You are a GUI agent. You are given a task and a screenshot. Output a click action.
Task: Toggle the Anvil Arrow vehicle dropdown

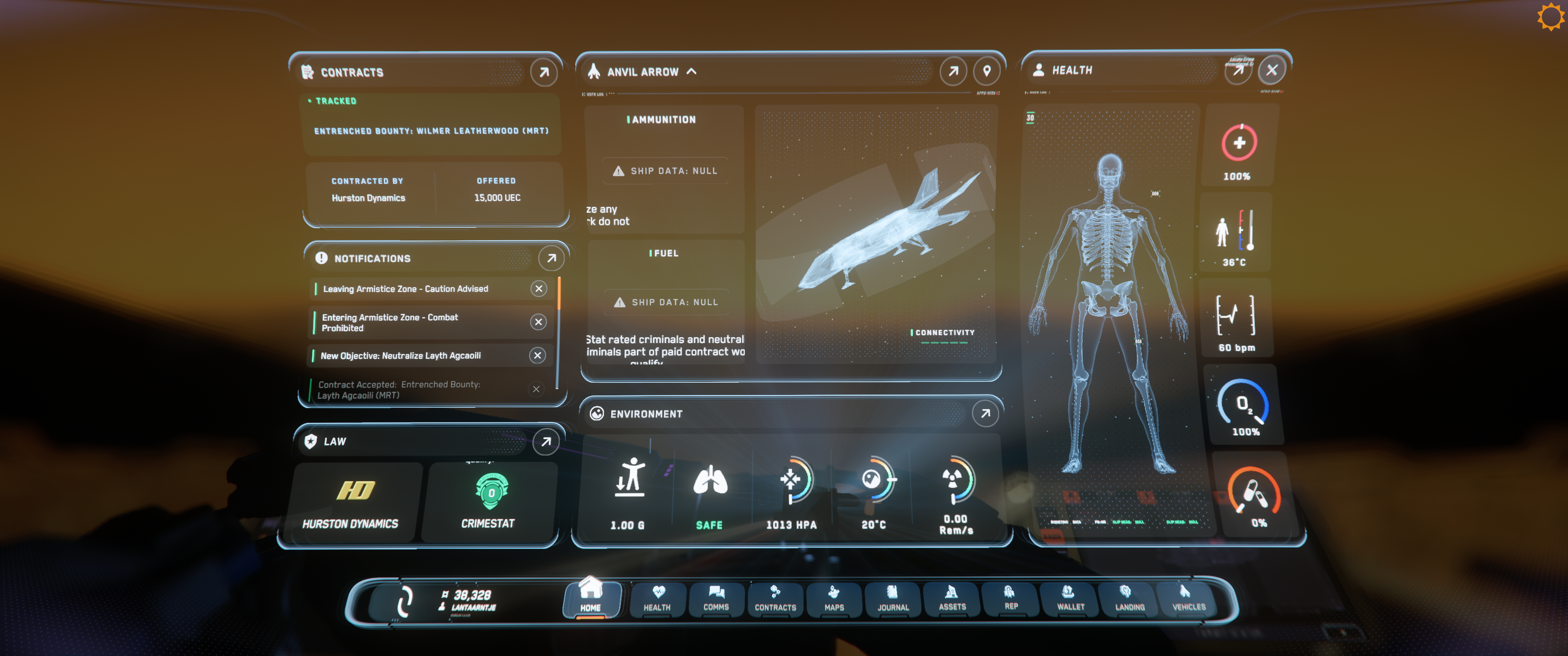tap(691, 71)
